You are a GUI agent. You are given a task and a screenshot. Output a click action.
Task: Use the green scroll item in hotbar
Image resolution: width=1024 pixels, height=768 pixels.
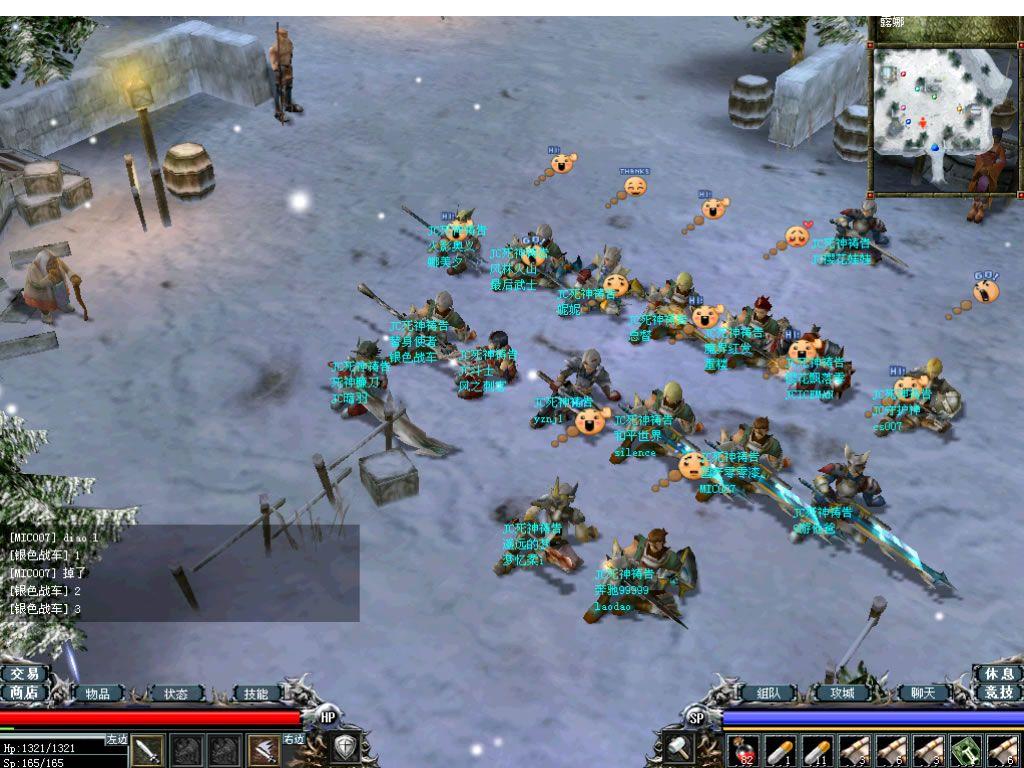pyautogui.click(x=964, y=750)
